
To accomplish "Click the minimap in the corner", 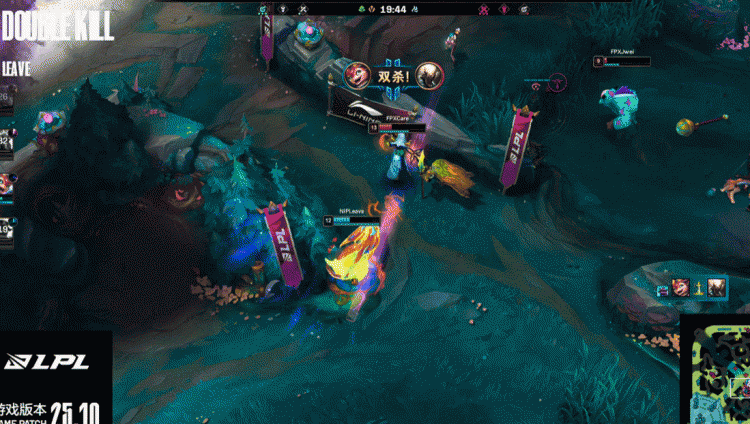I will [715, 372].
